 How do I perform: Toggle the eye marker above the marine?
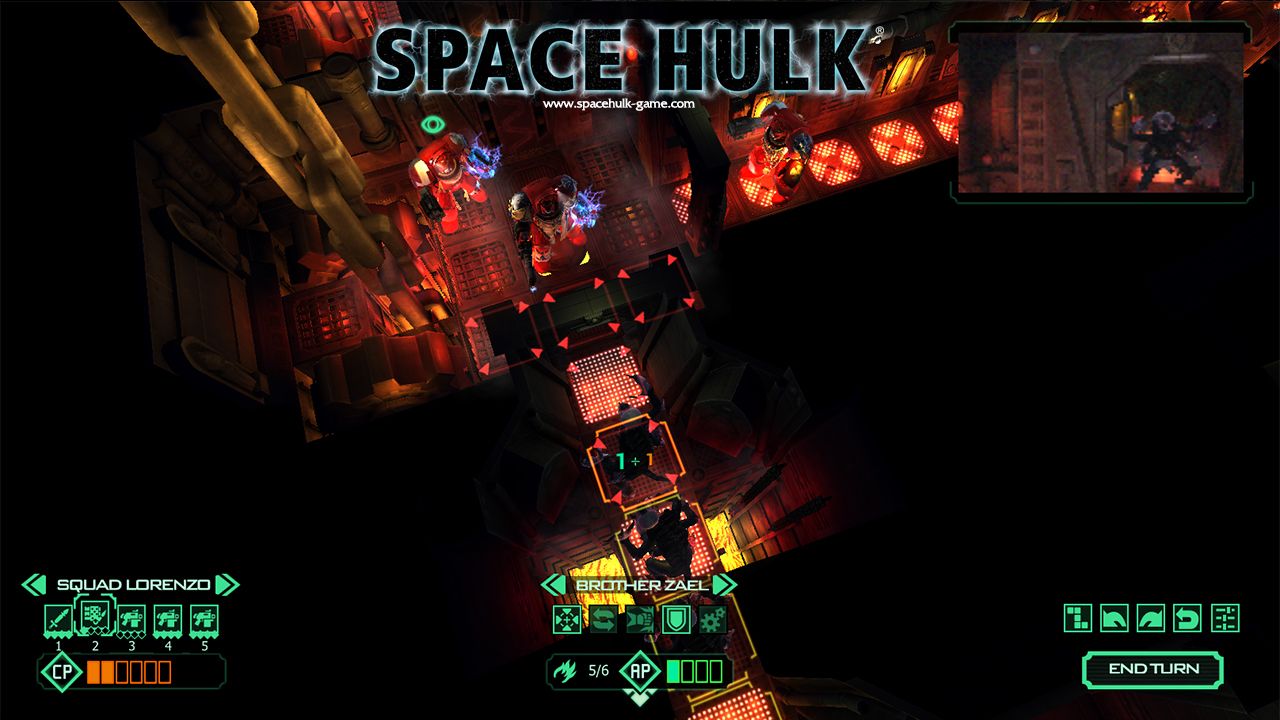pos(432,126)
